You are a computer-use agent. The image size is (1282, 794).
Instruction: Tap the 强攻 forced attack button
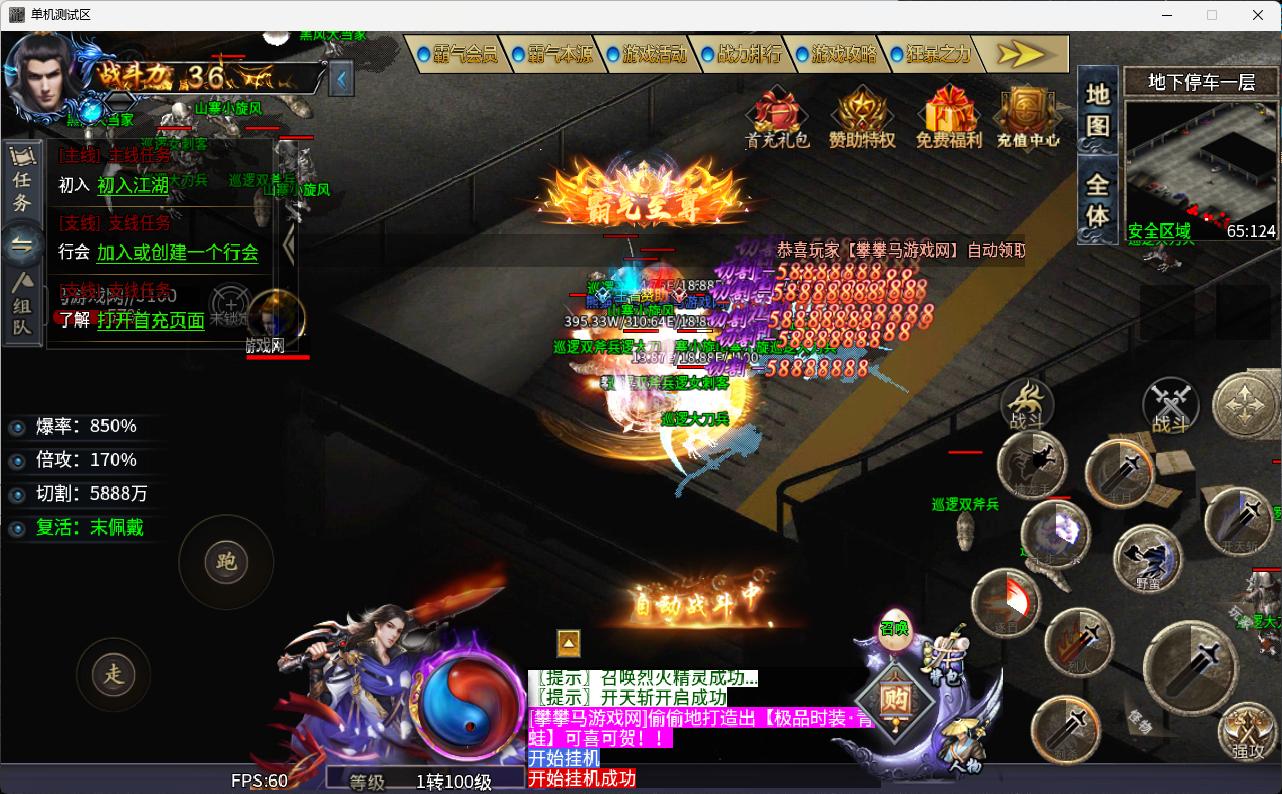[x=1247, y=733]
